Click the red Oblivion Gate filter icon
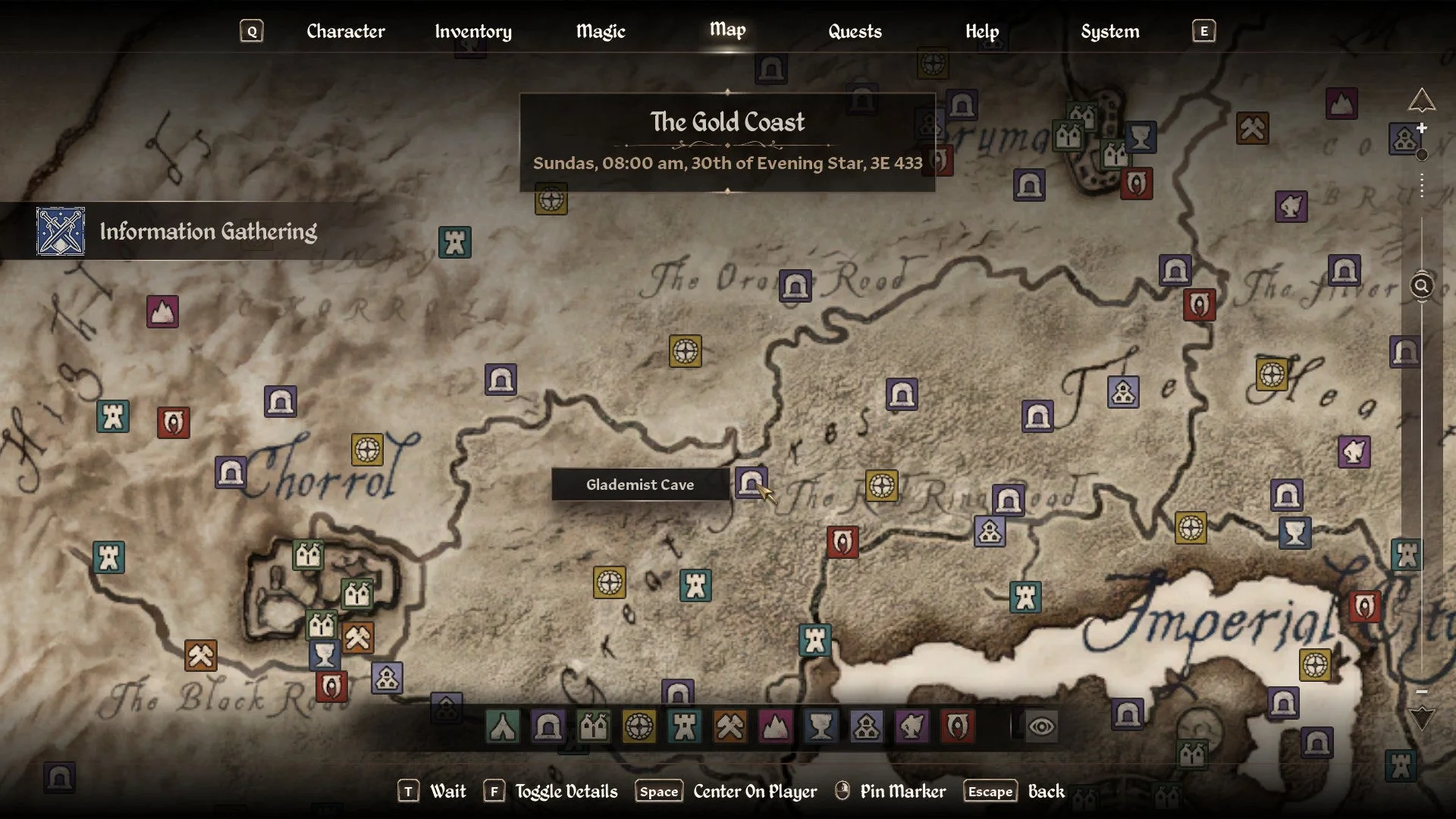1456x819 pixels. [x=958, y=726]
